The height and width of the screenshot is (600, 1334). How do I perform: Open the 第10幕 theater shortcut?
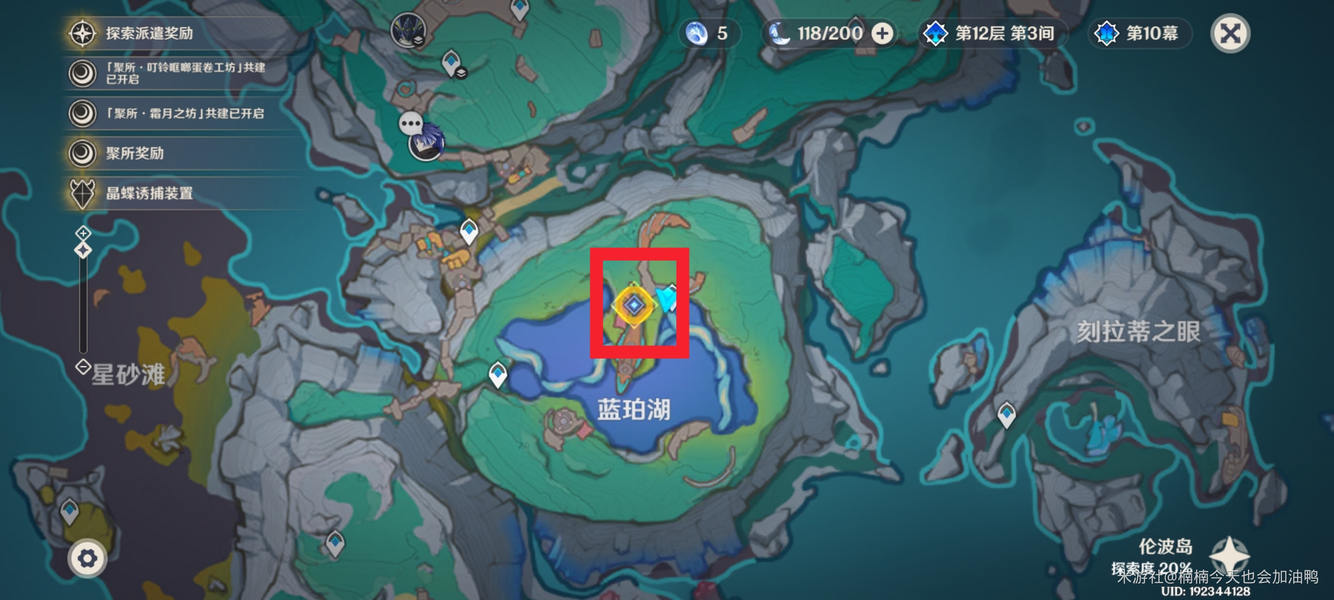tap(1139, 33)
